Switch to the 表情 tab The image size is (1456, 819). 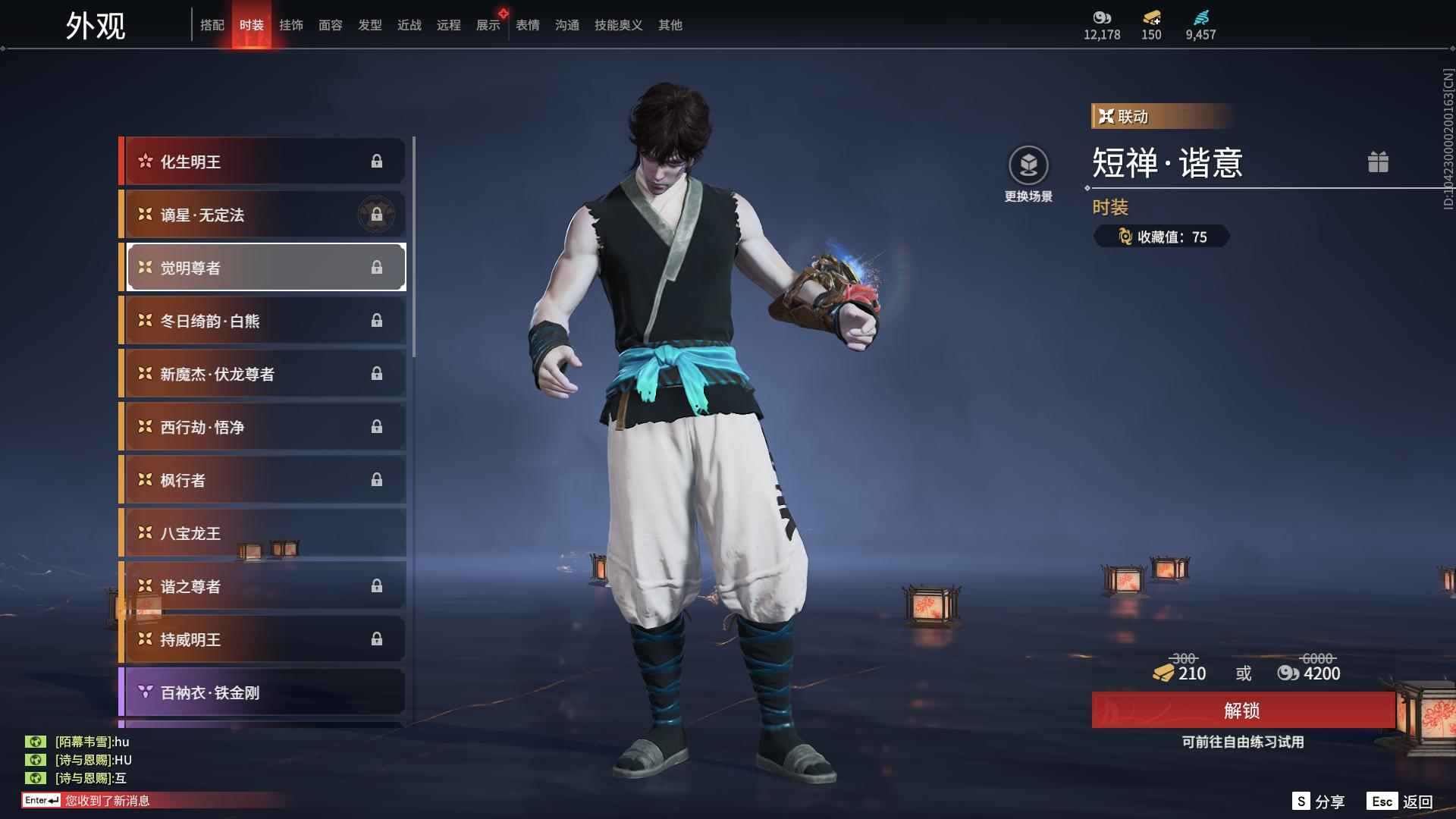(x=526, y=24)
